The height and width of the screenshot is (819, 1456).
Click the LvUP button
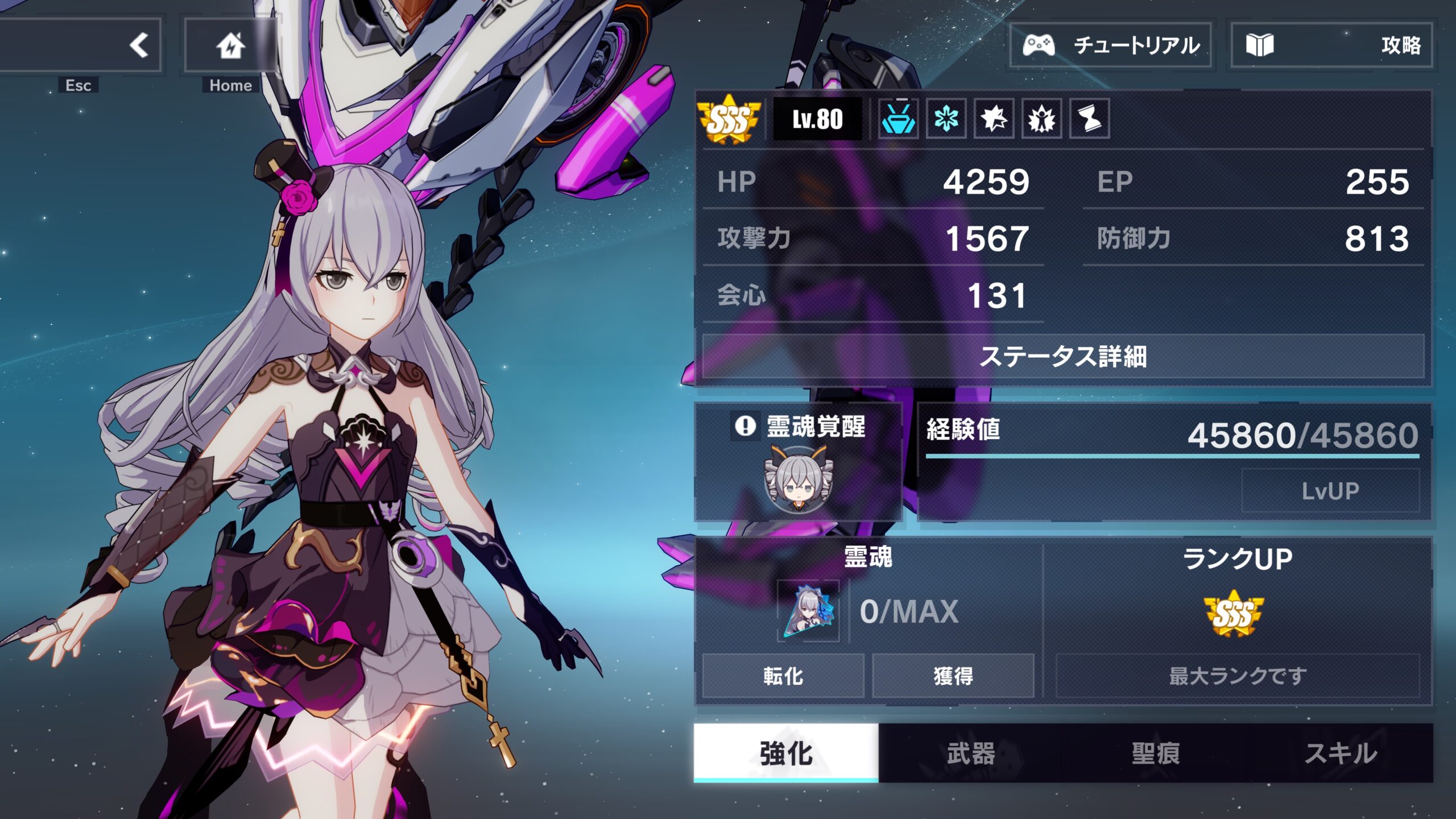tap(1330, 491)
